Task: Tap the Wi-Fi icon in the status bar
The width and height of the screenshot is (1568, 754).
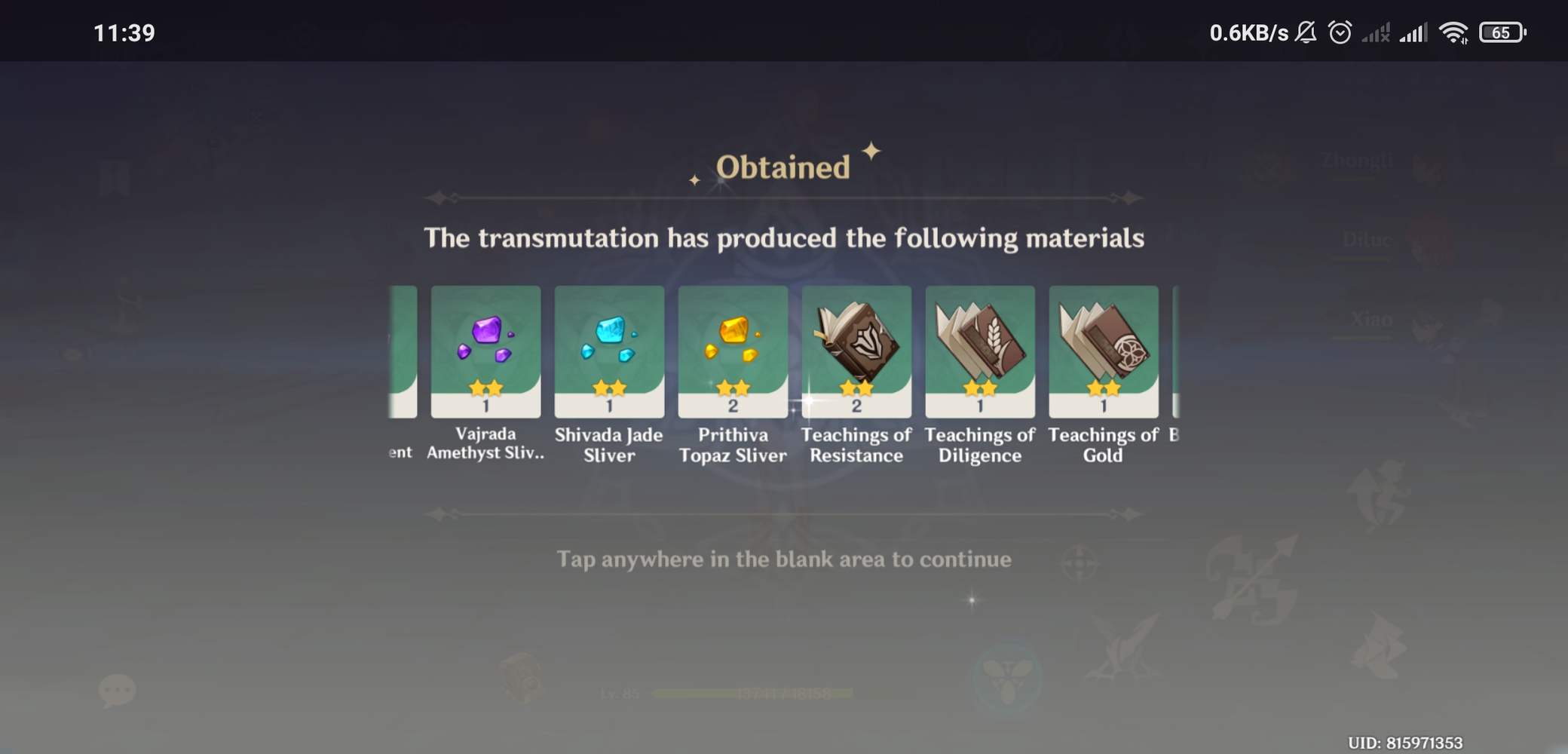Action: click(x=1453, y=32)
